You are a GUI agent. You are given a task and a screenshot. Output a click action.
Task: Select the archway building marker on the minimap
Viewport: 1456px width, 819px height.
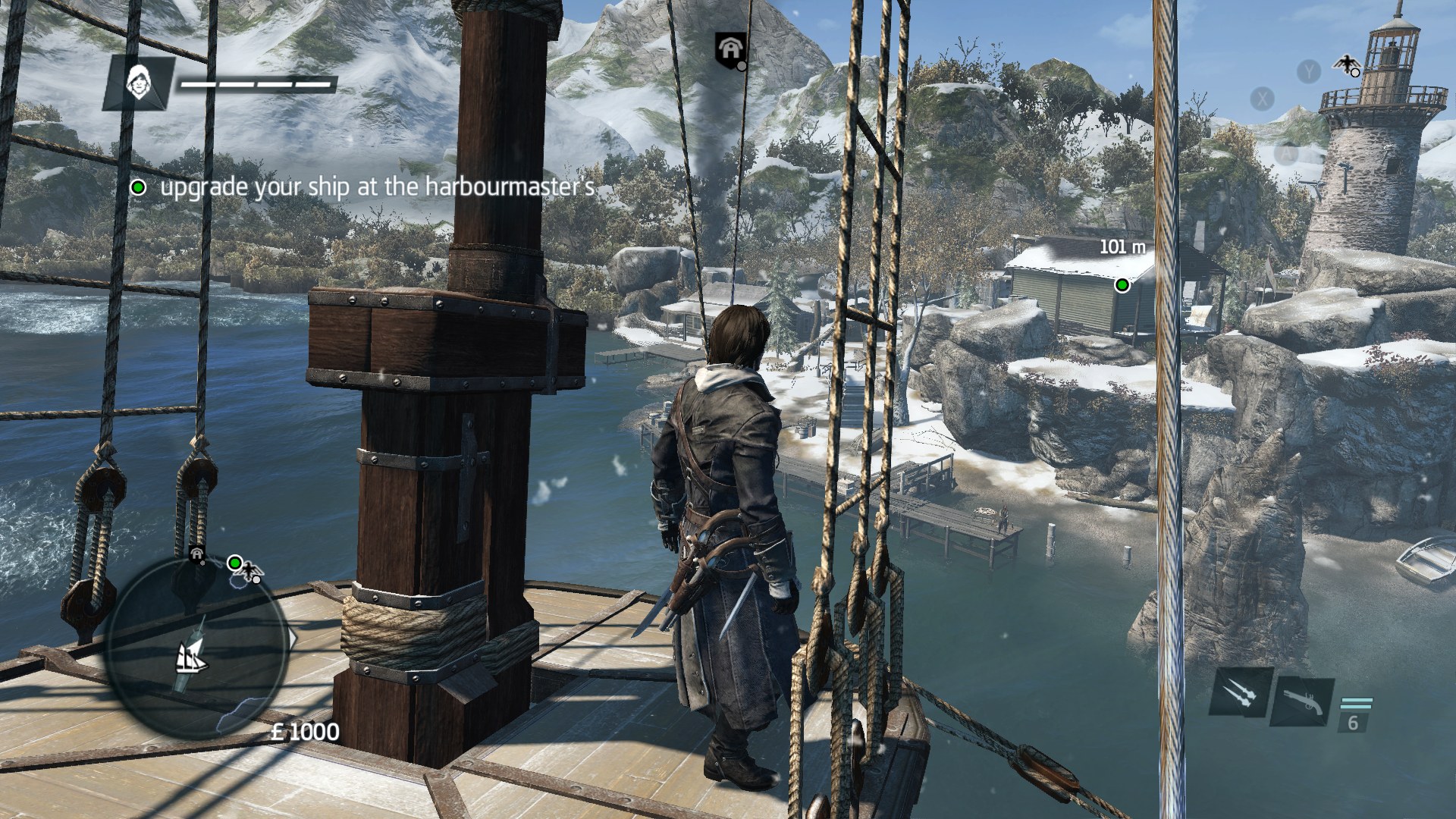197,554
